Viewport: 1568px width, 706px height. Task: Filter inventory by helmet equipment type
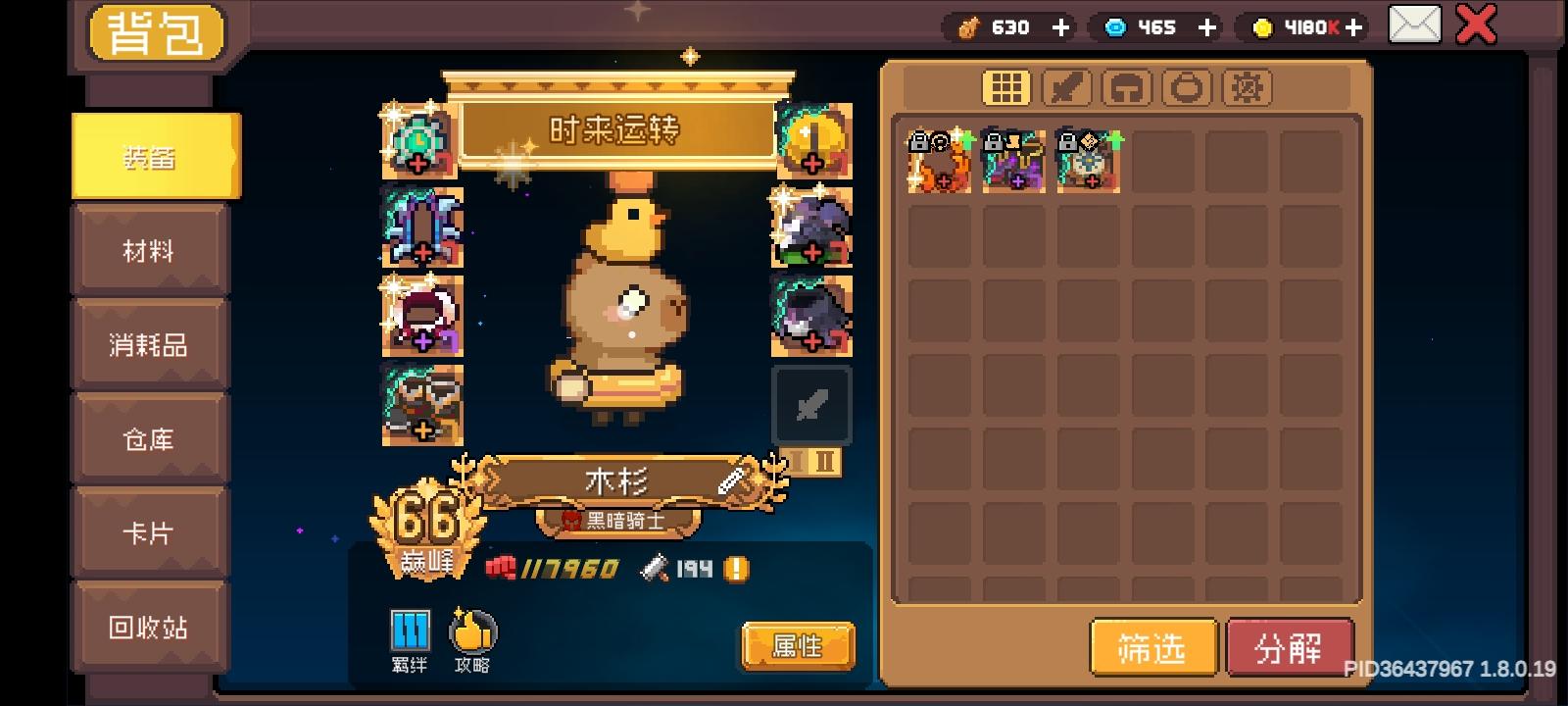coord(1129,87)
